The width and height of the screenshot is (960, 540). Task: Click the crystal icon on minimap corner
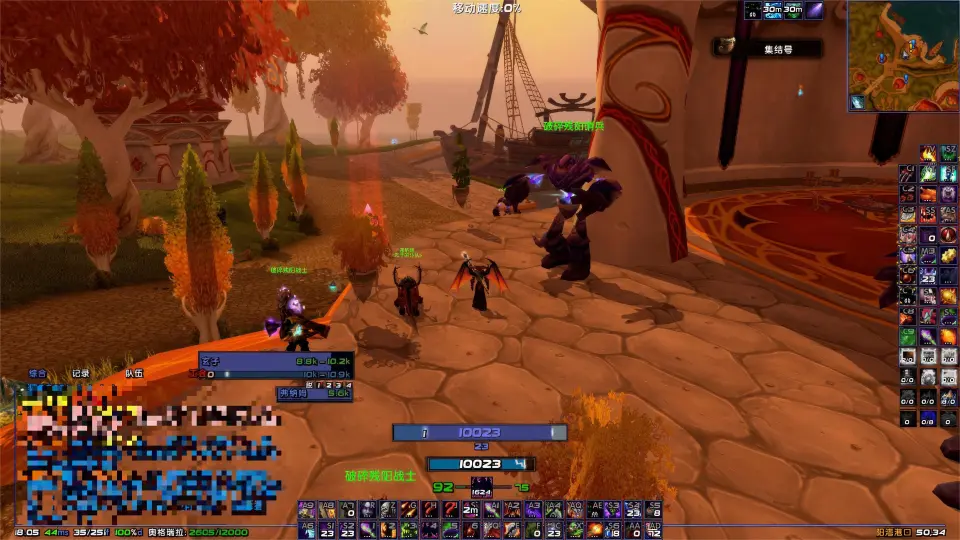(858, 102)
